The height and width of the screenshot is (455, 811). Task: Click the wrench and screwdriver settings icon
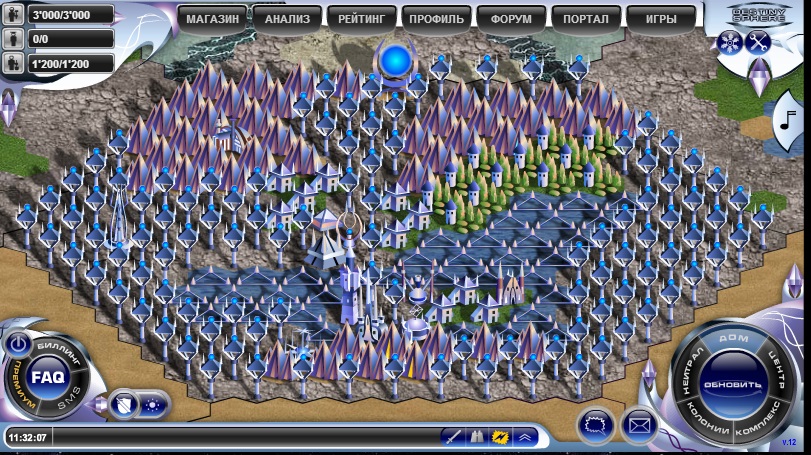coord(757,42)
